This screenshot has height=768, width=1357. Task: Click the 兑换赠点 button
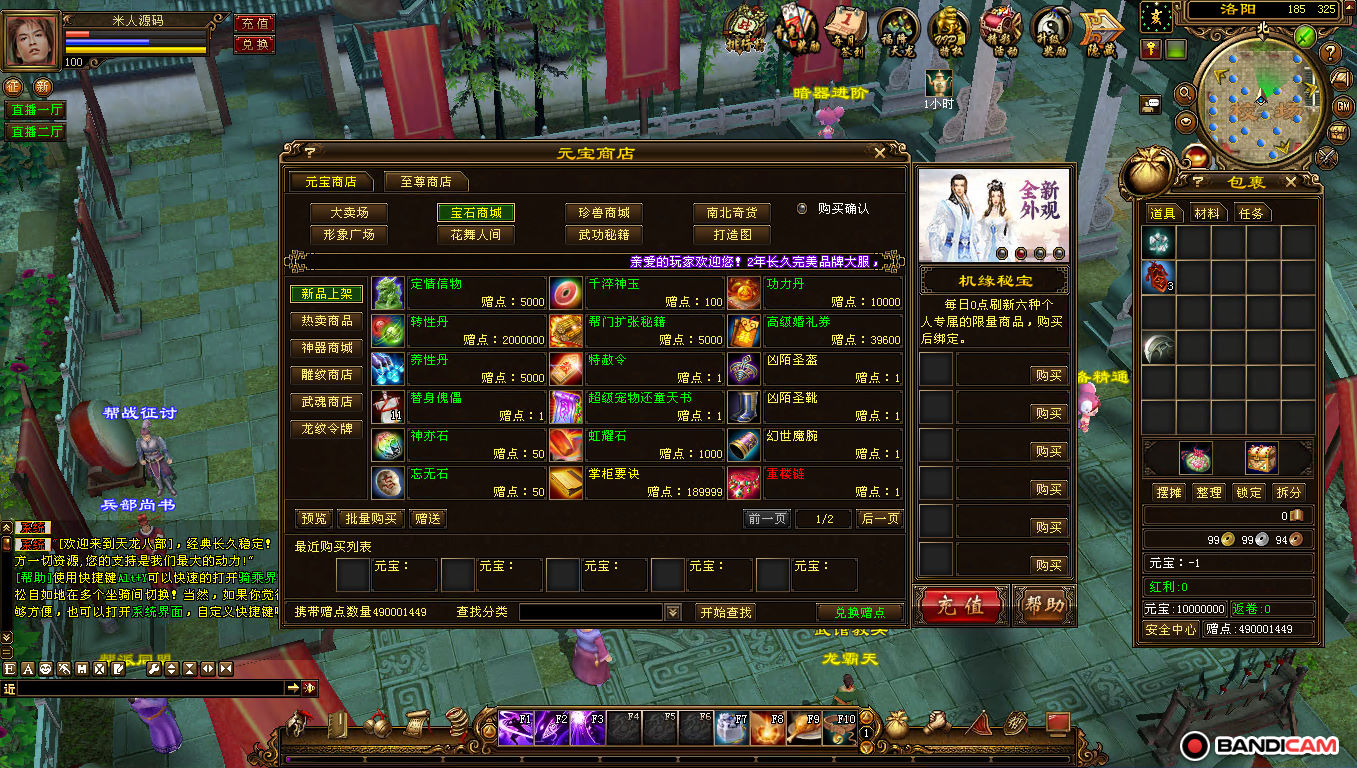[859, 612]
